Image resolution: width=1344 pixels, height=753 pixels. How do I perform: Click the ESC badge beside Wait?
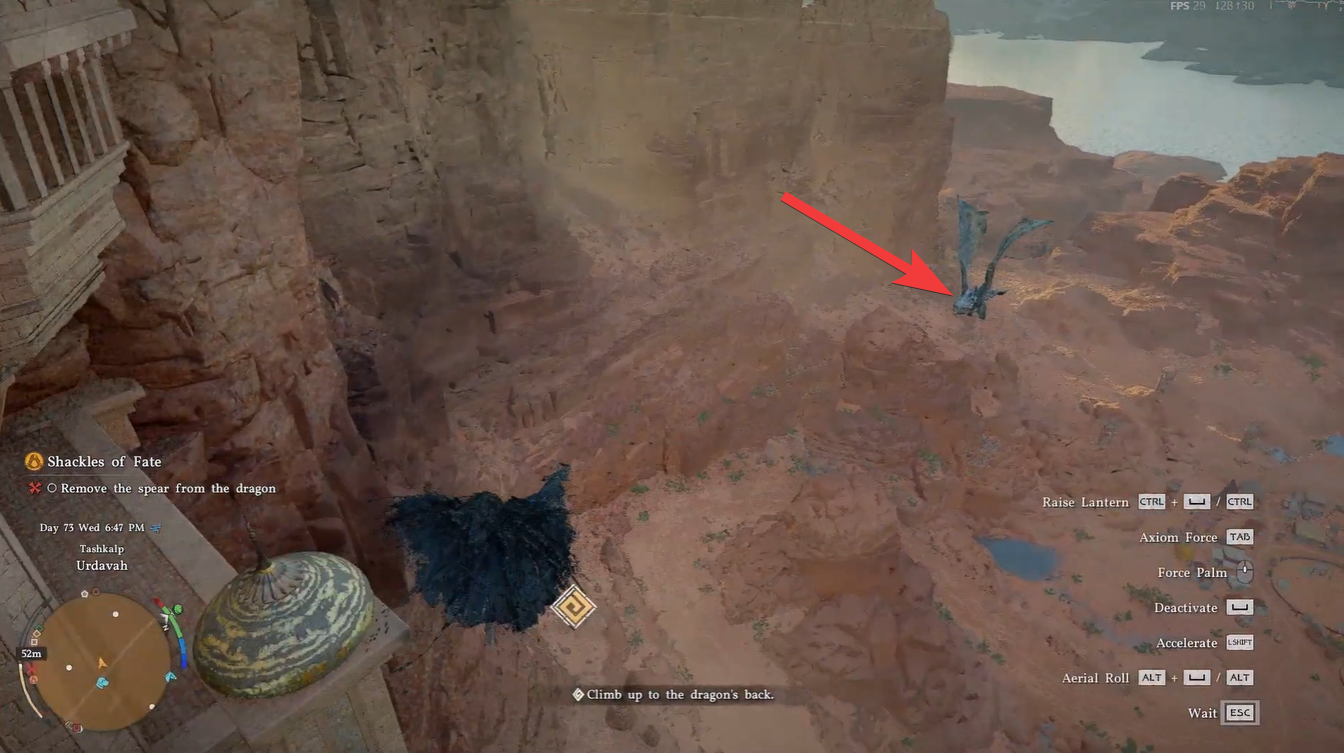point(1240,712)
